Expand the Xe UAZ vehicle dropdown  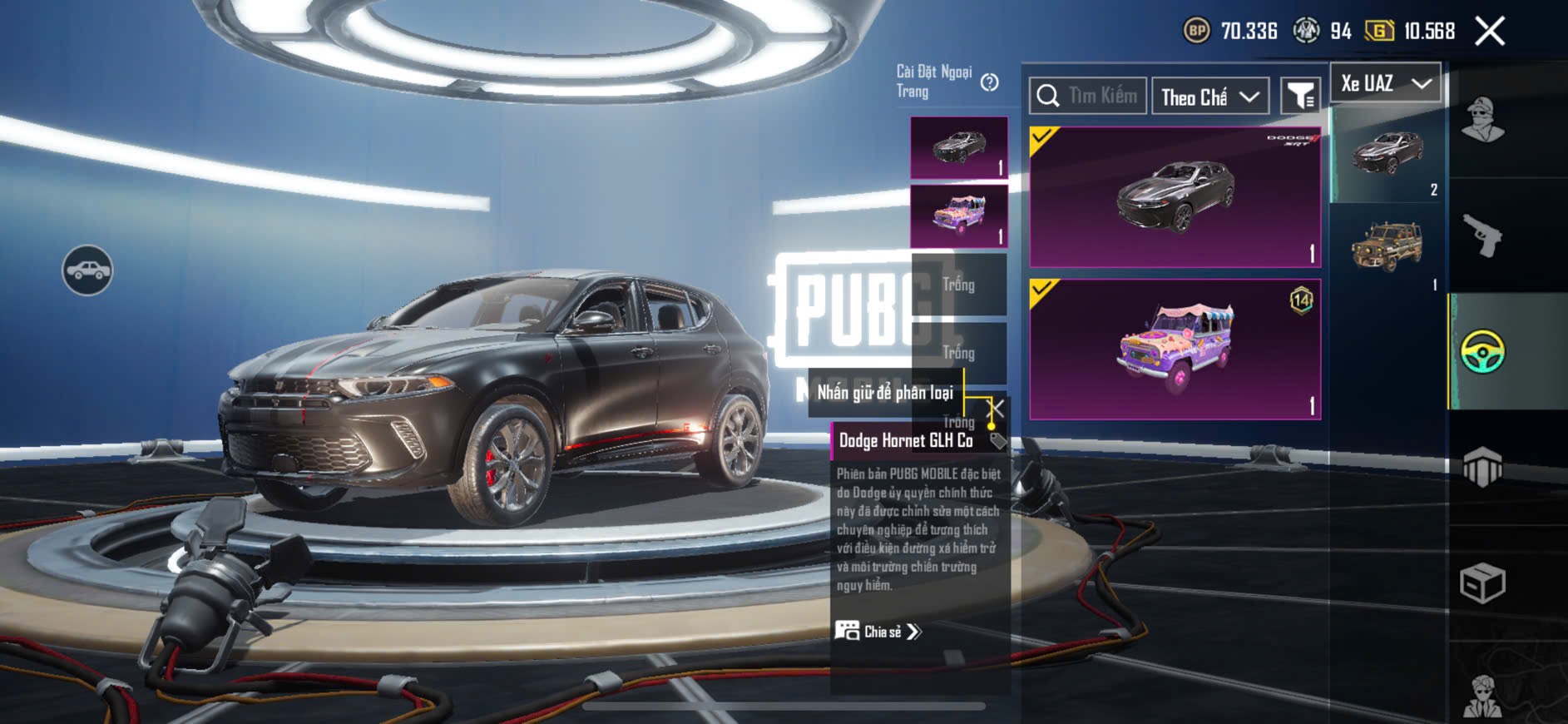tap(1386, 83)
